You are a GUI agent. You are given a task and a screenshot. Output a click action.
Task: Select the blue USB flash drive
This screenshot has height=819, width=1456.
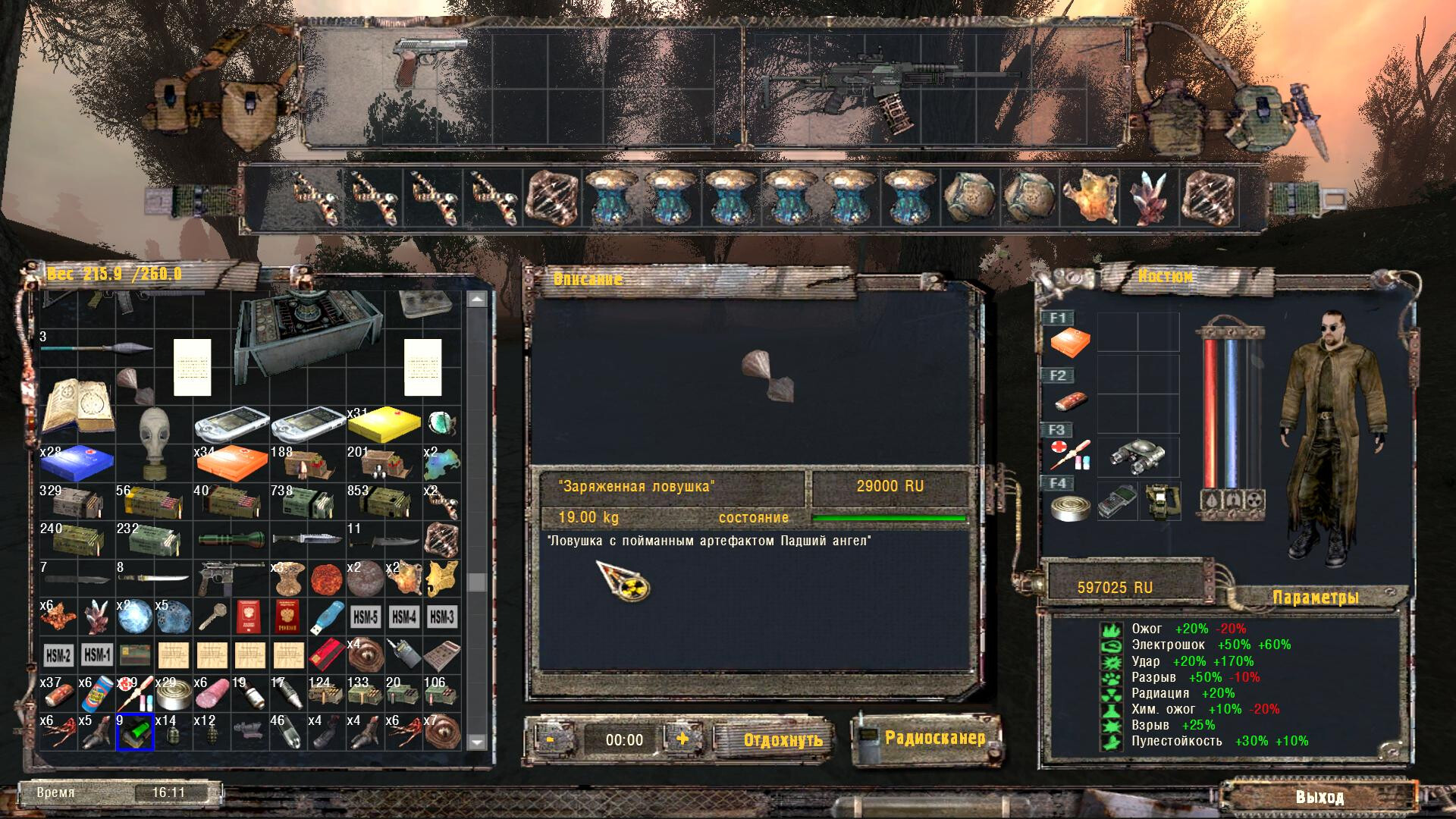coord(326,617)
